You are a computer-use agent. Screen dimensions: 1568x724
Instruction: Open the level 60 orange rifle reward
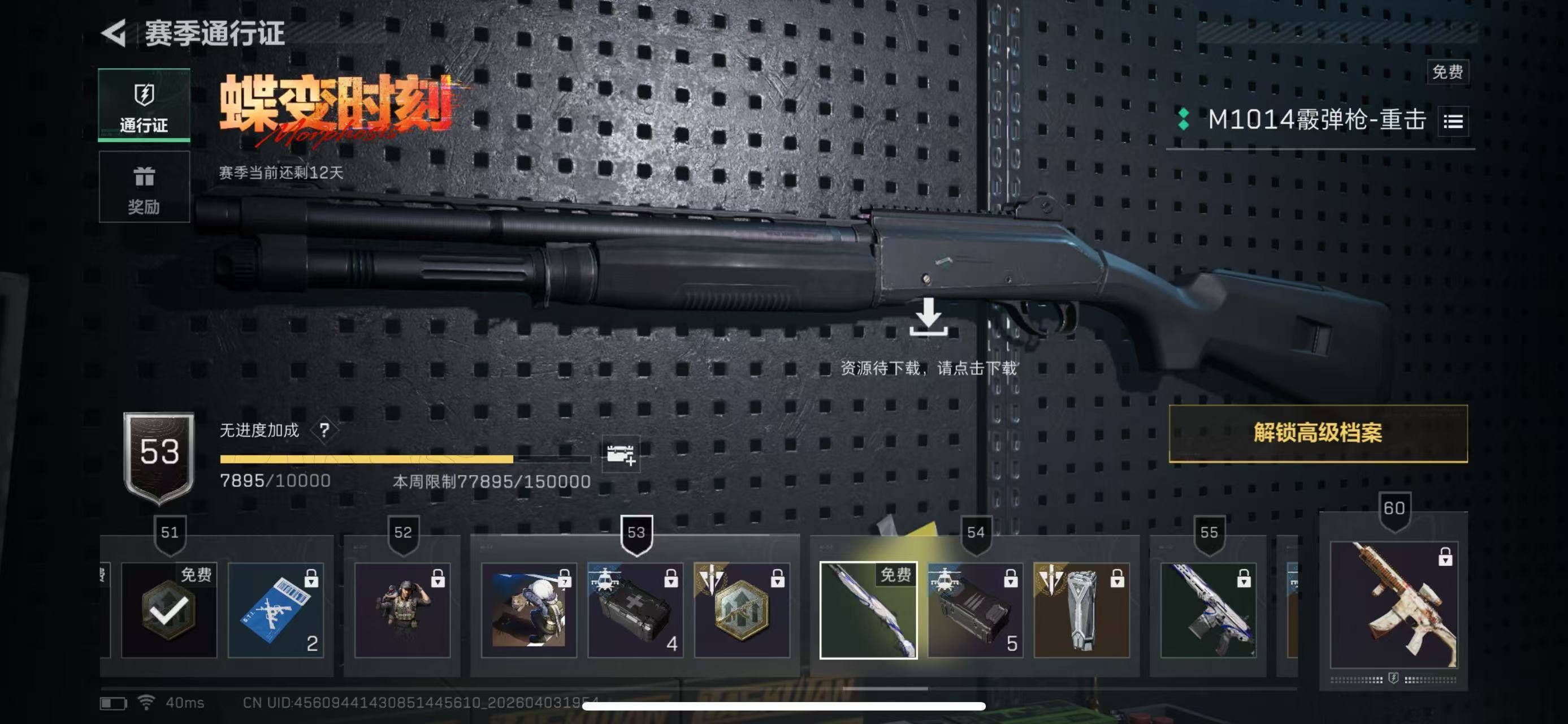click(x=1393, y=605)
